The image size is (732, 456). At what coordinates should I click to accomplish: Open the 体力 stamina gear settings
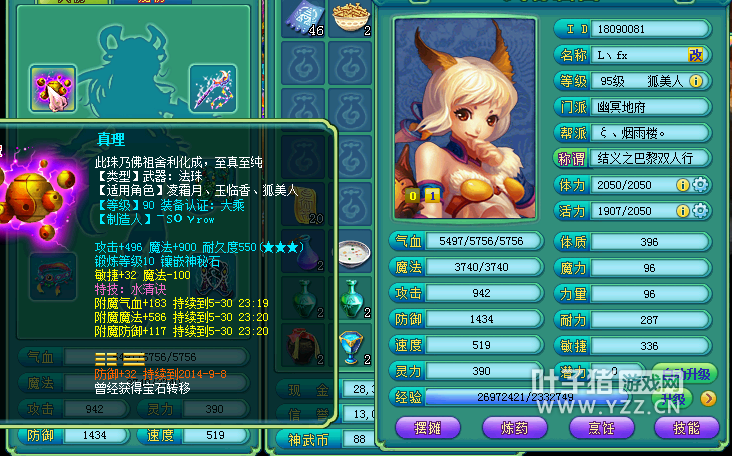[x=700, y=184]
